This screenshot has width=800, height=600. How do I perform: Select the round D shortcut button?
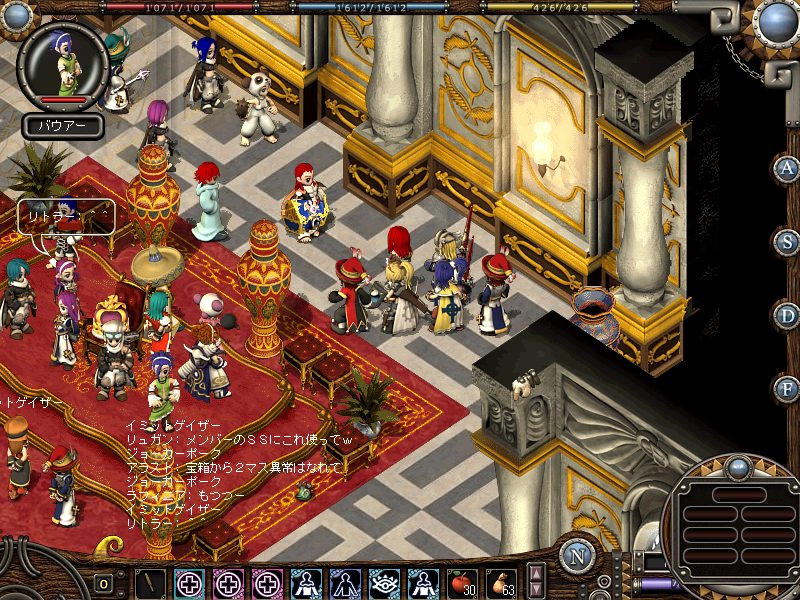coord(787,315)
